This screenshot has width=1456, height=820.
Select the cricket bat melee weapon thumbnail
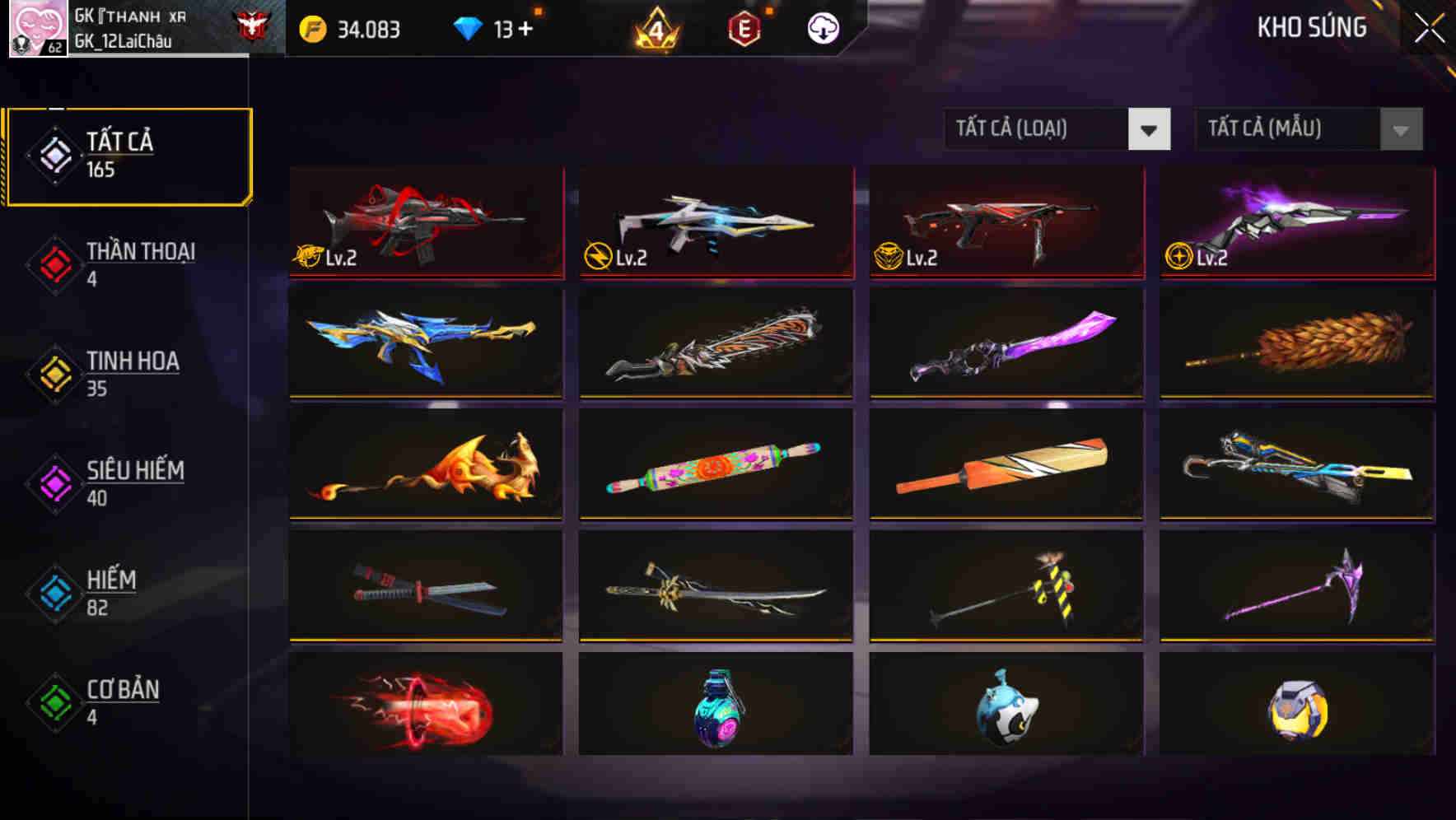pyautogui.click(x=1005, y=465)
